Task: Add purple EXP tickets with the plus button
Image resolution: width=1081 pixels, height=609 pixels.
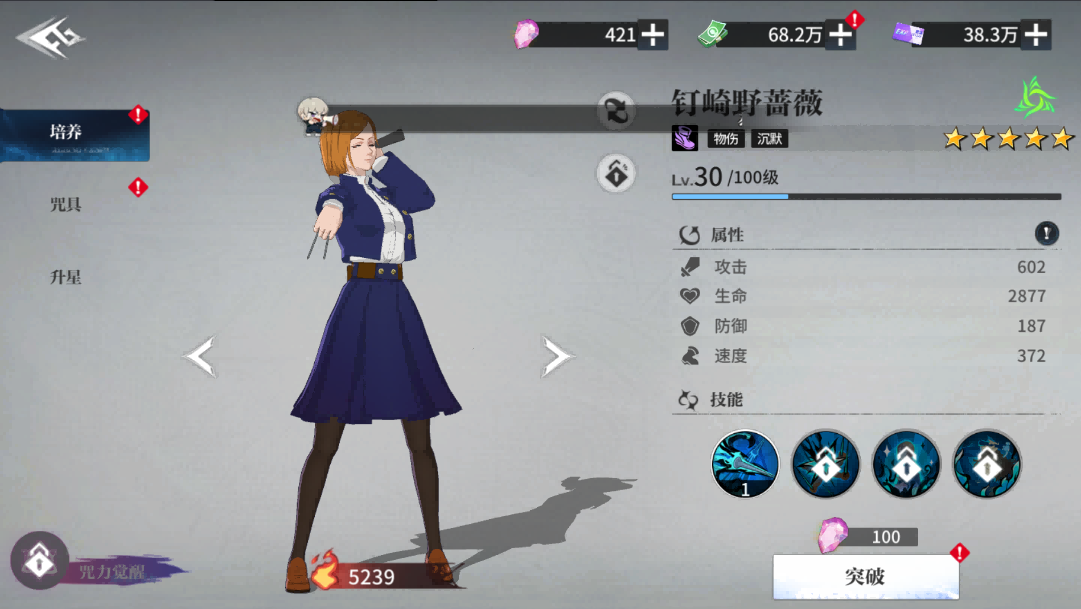Action: tap(1036, 35)
